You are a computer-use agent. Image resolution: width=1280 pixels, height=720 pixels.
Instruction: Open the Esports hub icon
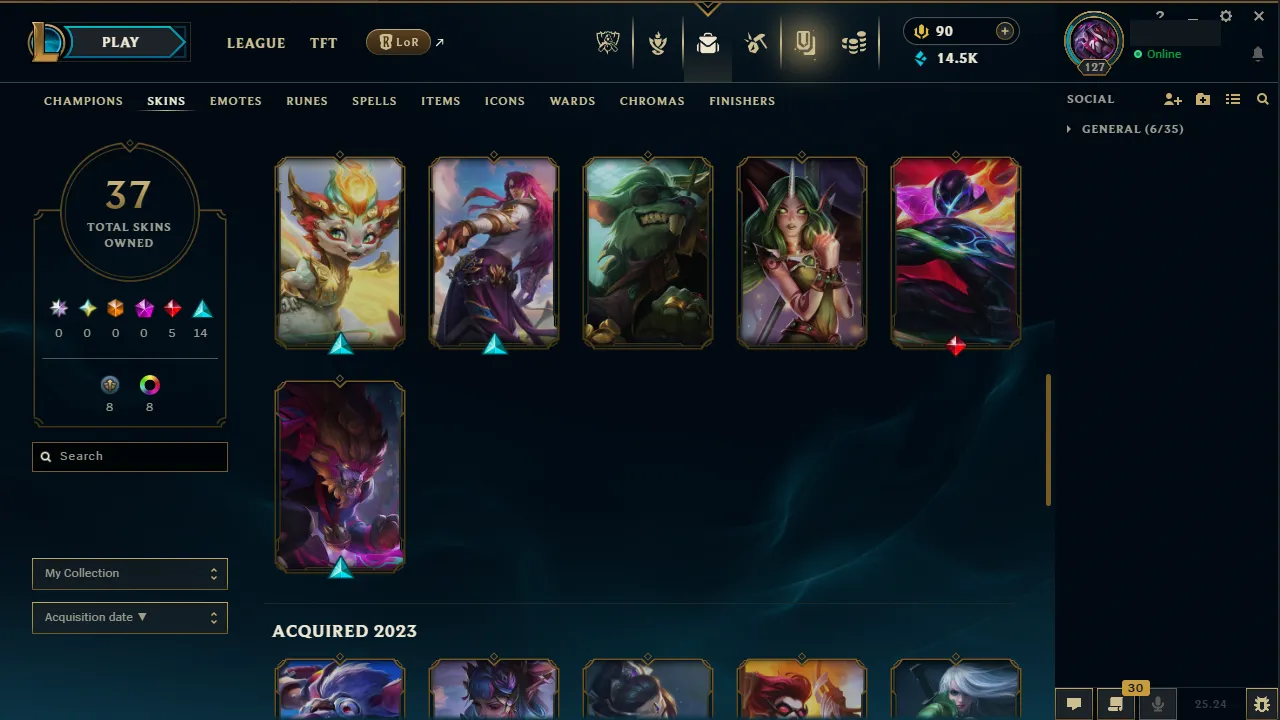pos(608,42)
